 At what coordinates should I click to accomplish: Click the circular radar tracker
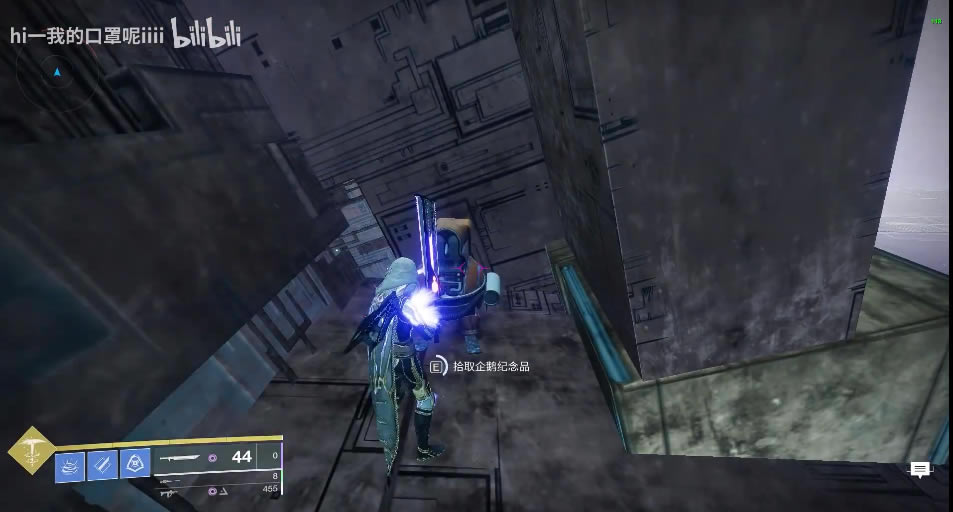58,74
